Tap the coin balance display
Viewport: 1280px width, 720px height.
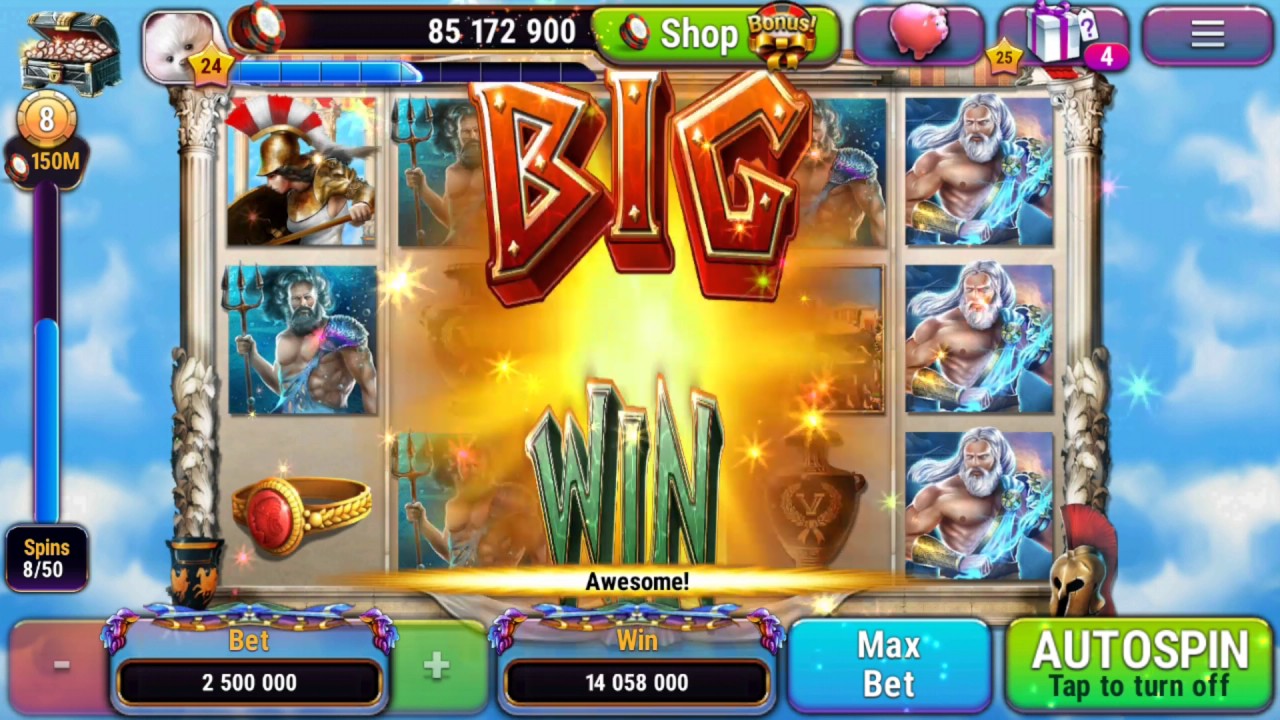pos(500,32)
